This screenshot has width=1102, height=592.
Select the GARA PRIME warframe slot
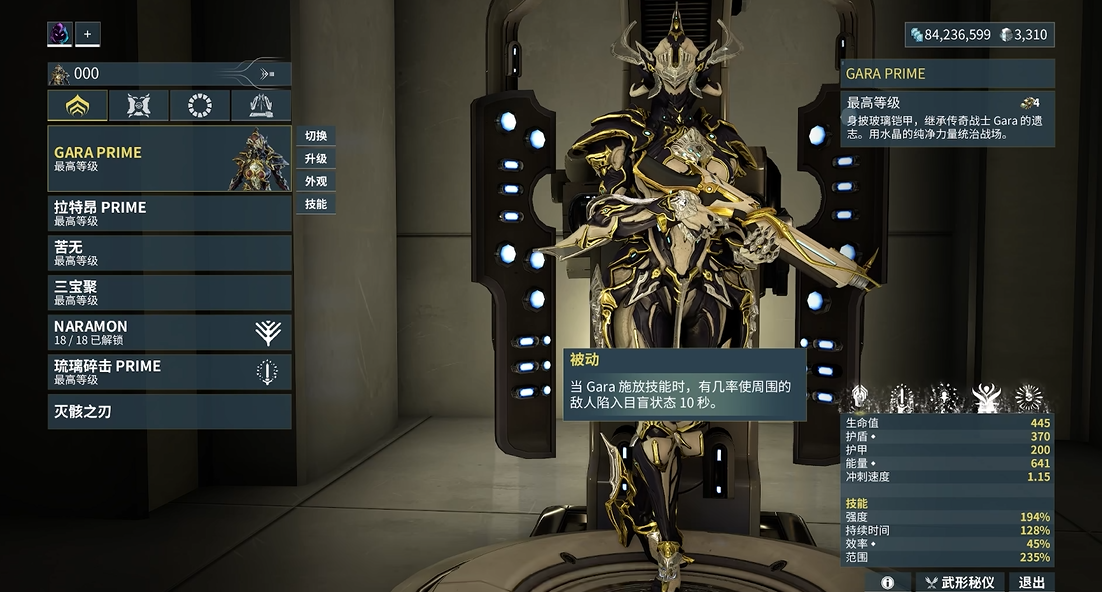click(169, 158)
